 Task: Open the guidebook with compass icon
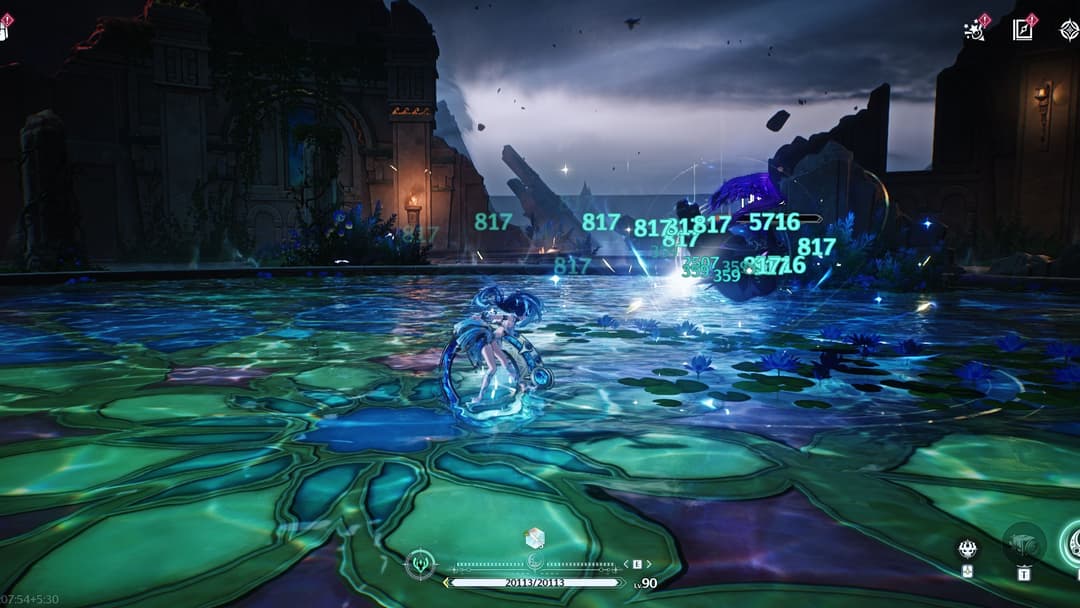pos(1022,29)
